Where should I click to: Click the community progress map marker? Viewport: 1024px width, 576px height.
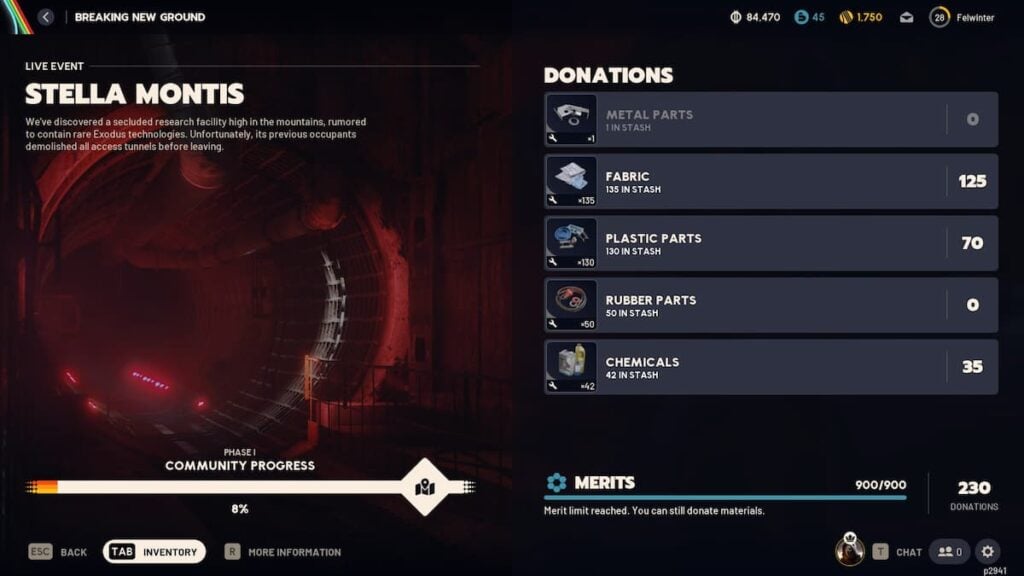(x=424, y=487)
